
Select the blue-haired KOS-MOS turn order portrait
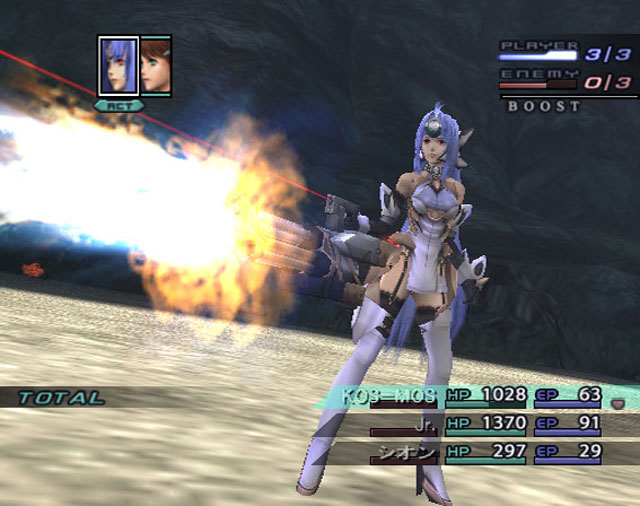click(x=119, y=66)
